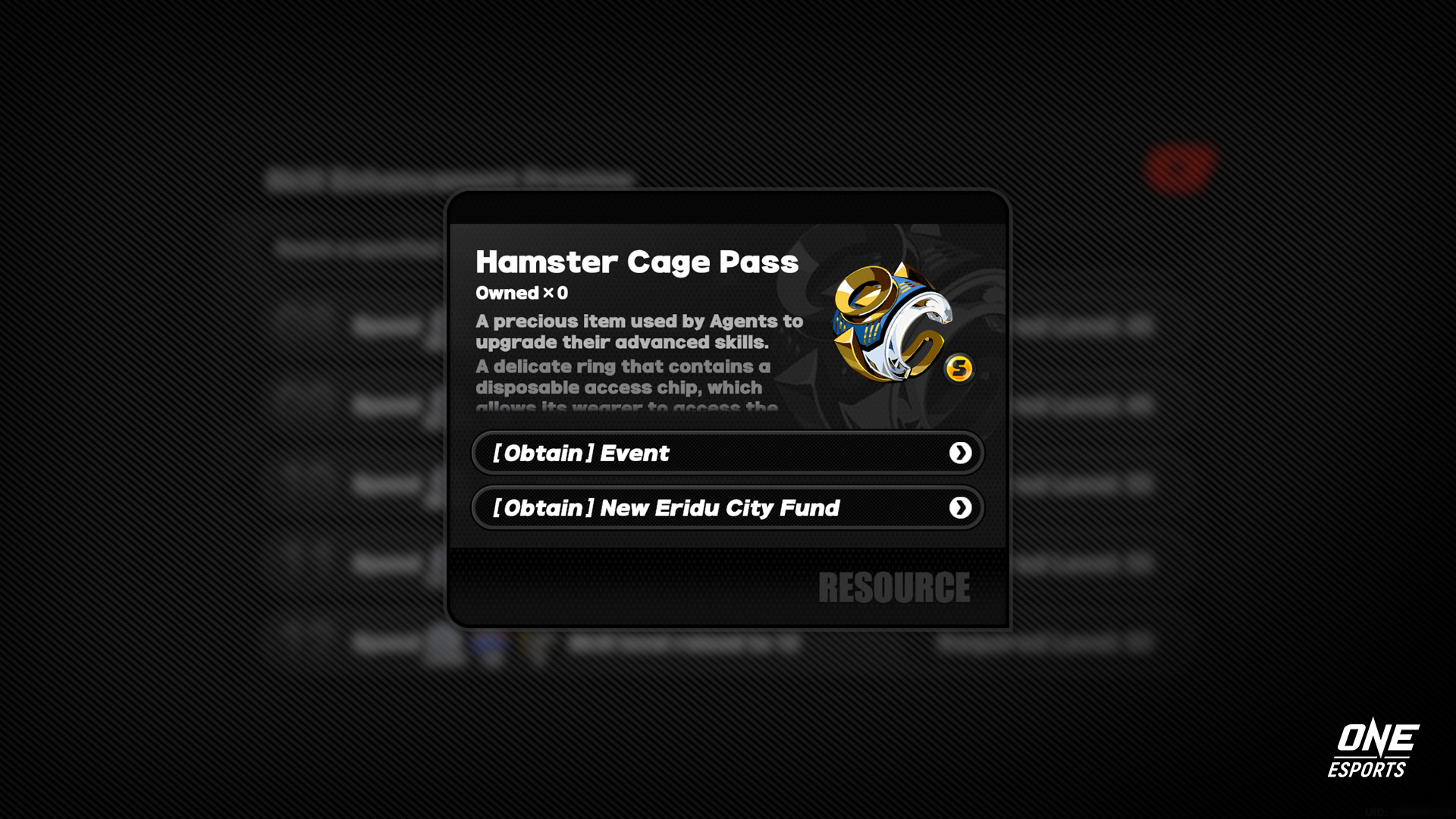This screenshot has height=819, width=1456.
Task: Expand the [Obtain] Event row chevron
Action: [x=961, y=453]
